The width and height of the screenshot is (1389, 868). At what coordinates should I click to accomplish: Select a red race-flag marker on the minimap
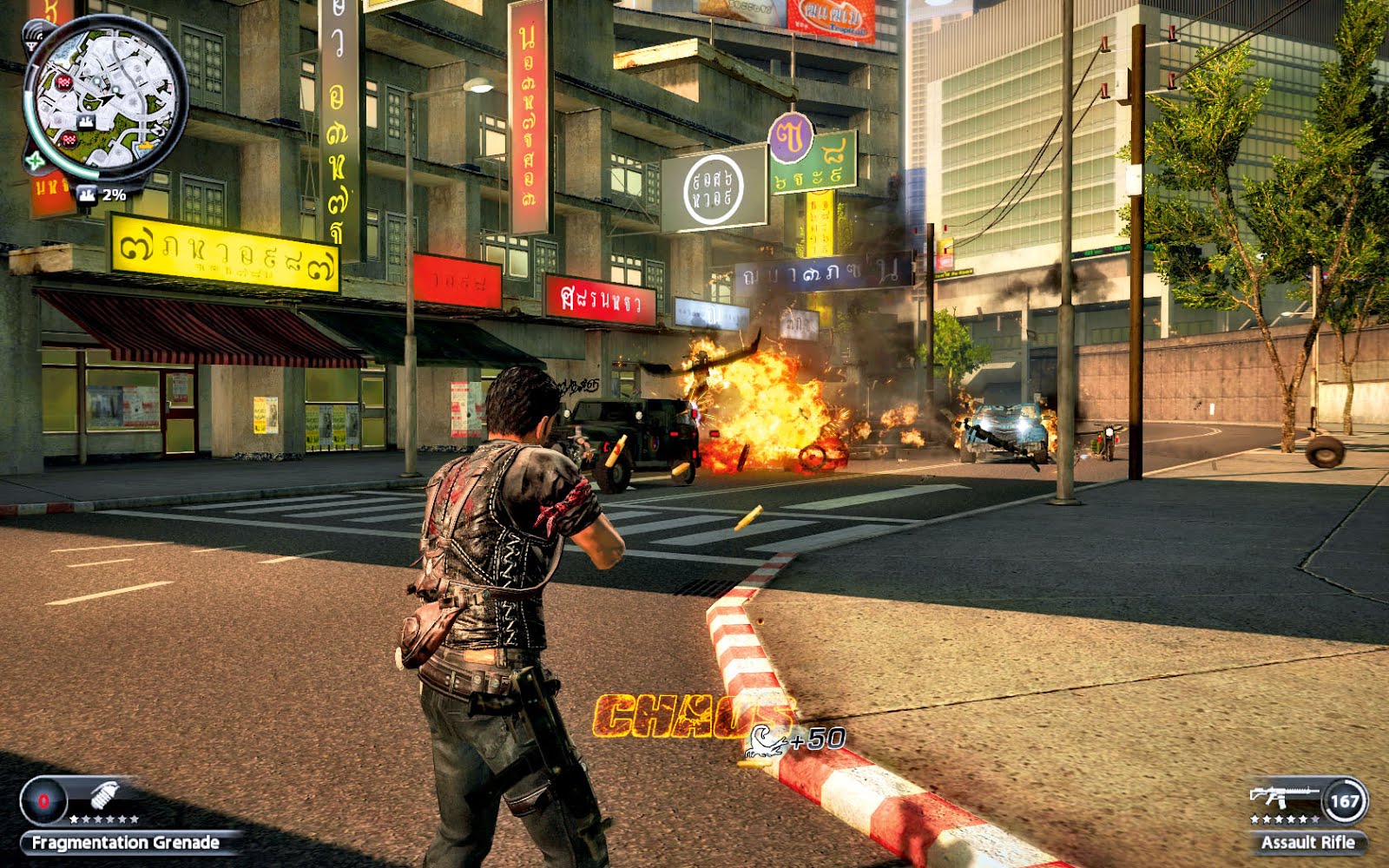[63, 82]
